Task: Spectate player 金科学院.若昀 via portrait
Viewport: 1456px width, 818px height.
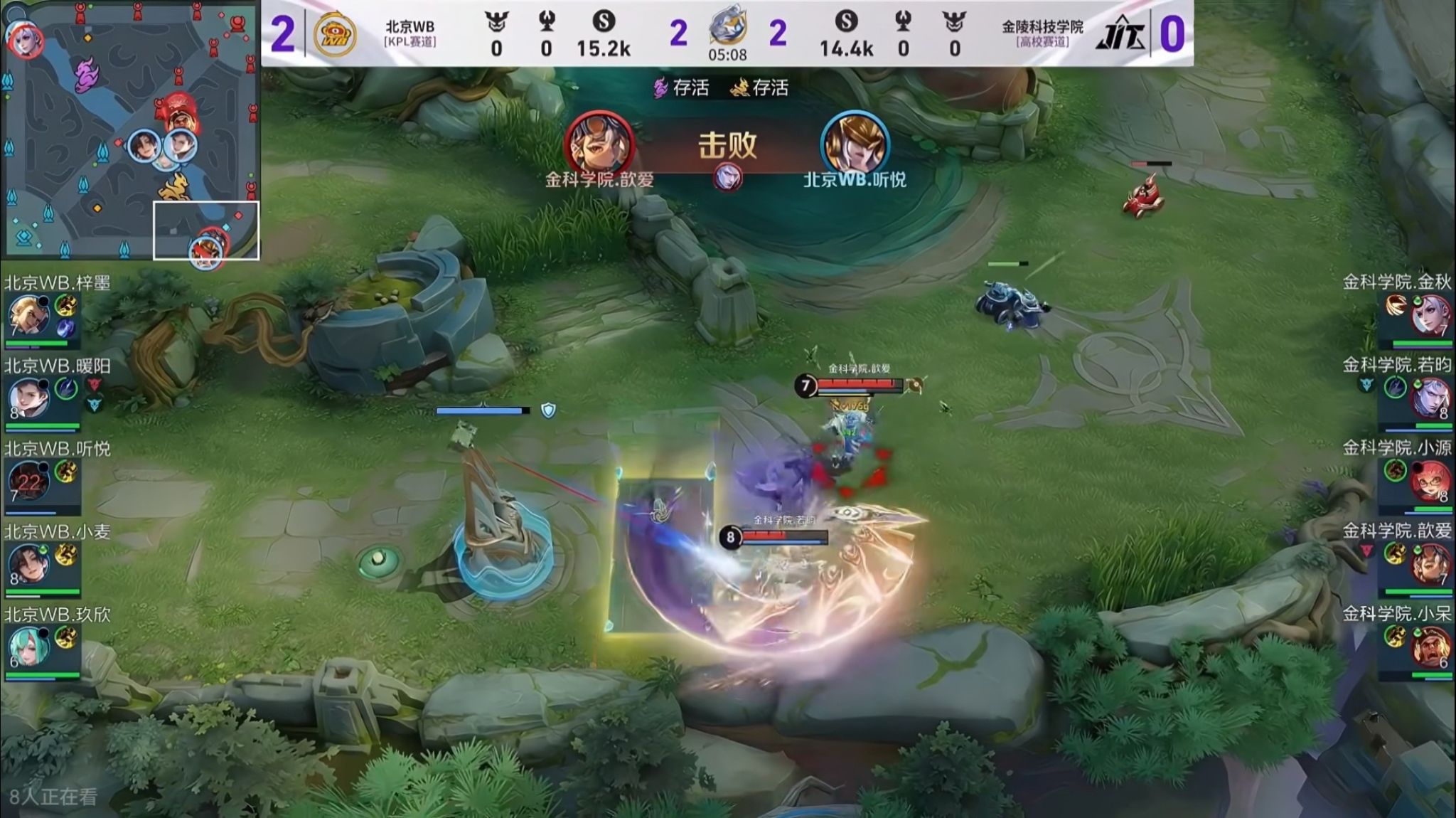Action: pos(1429,399)
